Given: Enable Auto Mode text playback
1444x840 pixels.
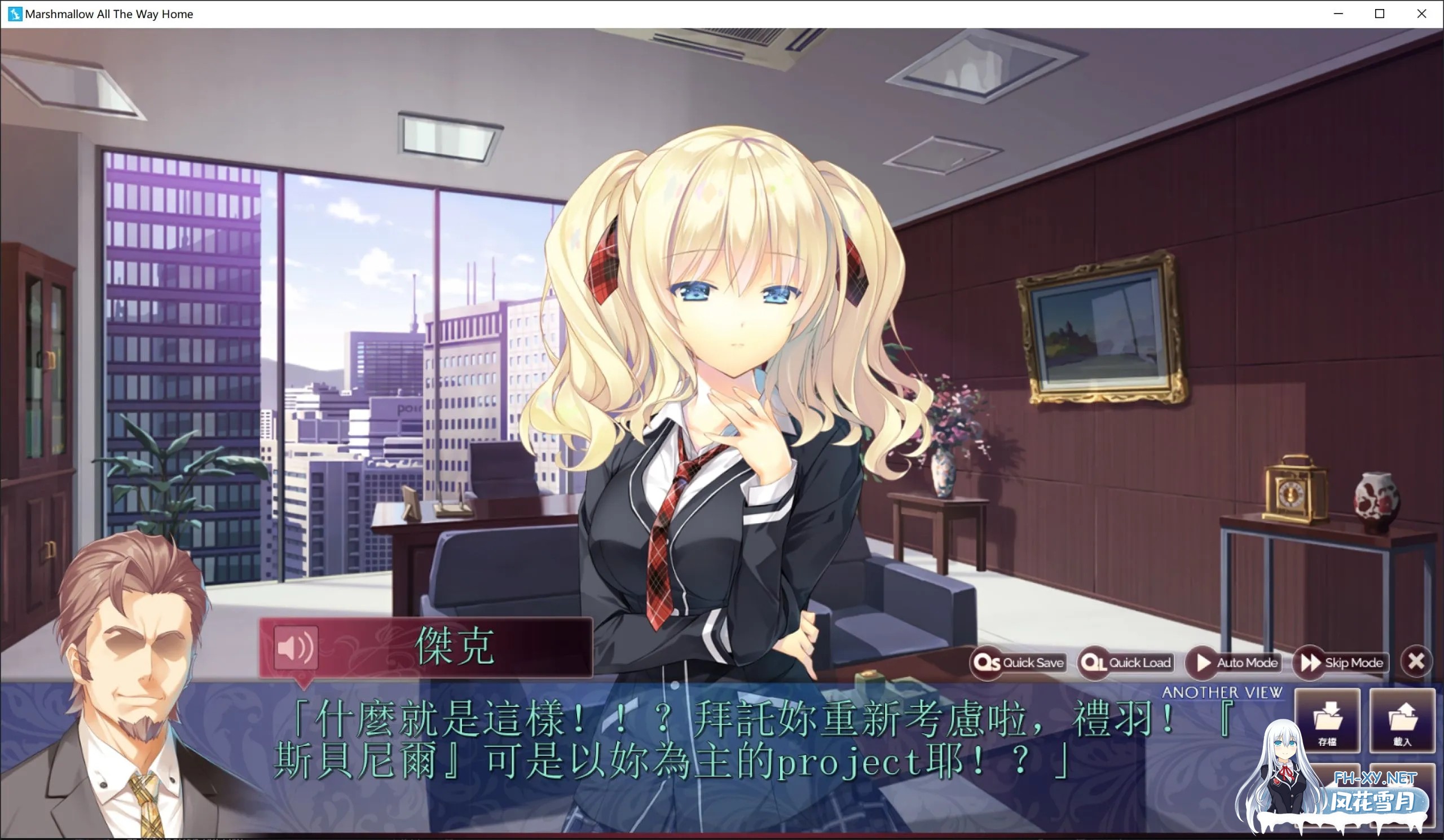Looking at the screenshot, I should coord(1201,662).
